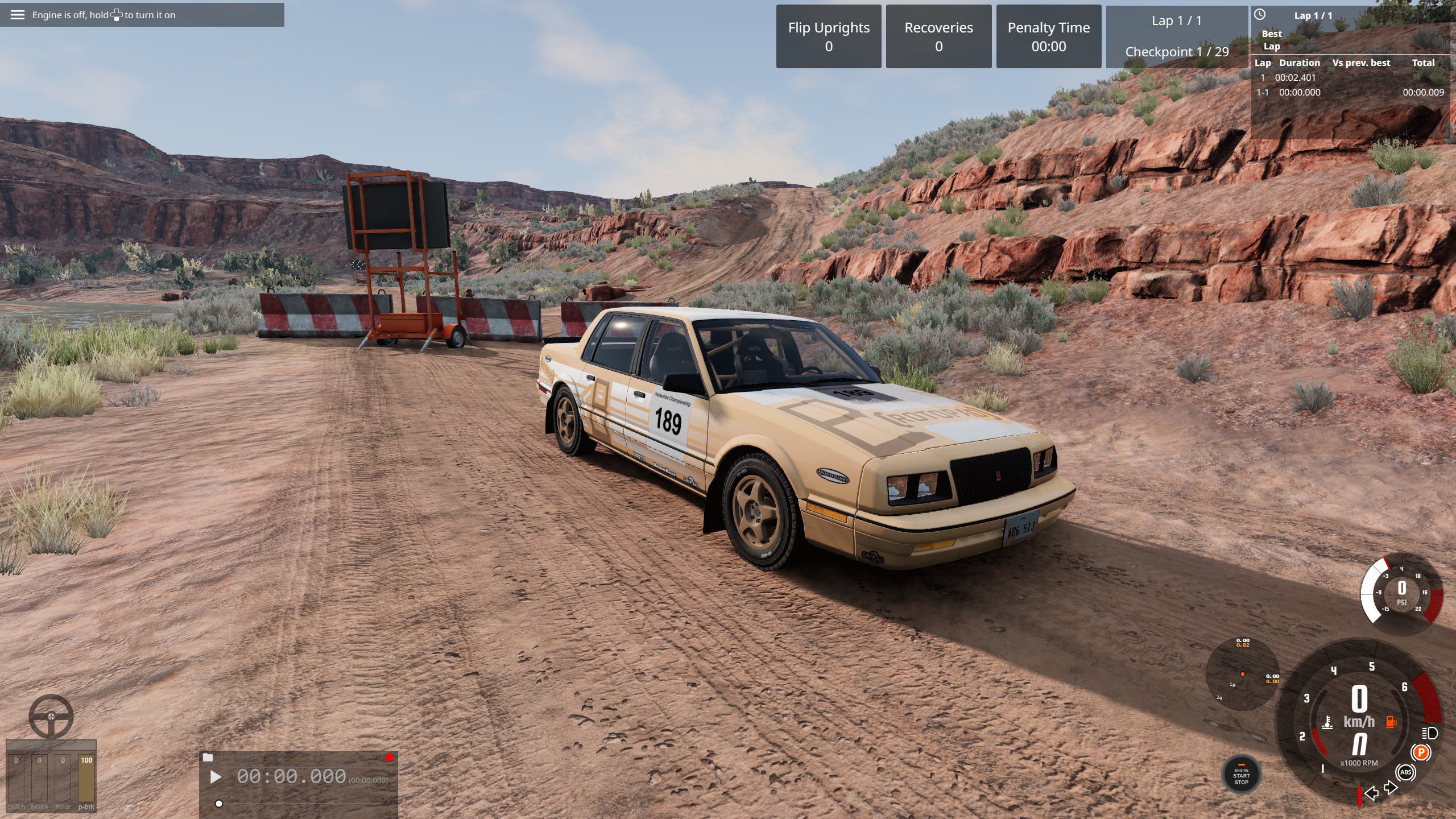Start recording with the red record button
This screenshot has height=819, width=1456.
tap(389, 758)
